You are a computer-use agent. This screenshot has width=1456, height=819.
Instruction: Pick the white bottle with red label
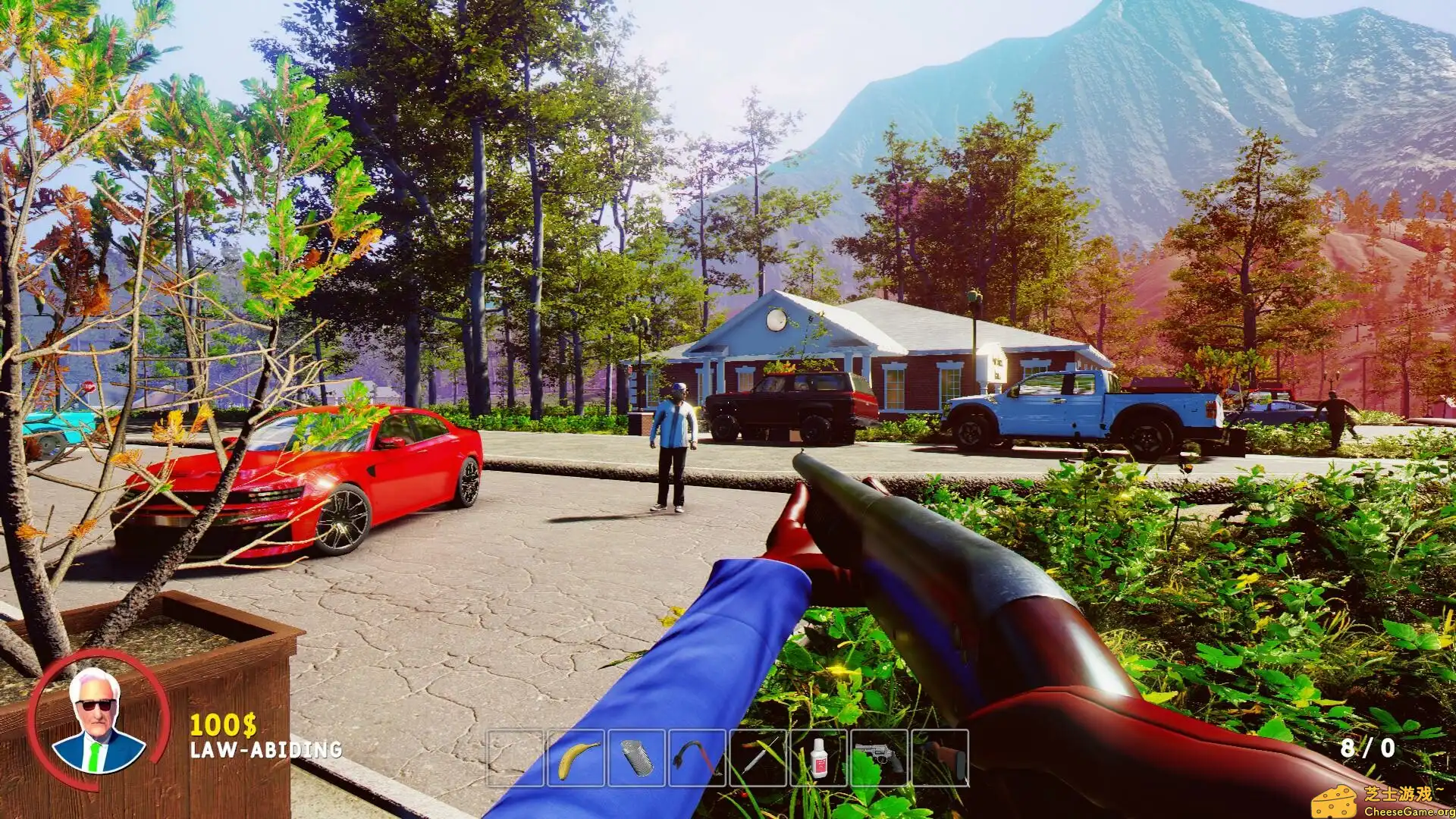819,758
